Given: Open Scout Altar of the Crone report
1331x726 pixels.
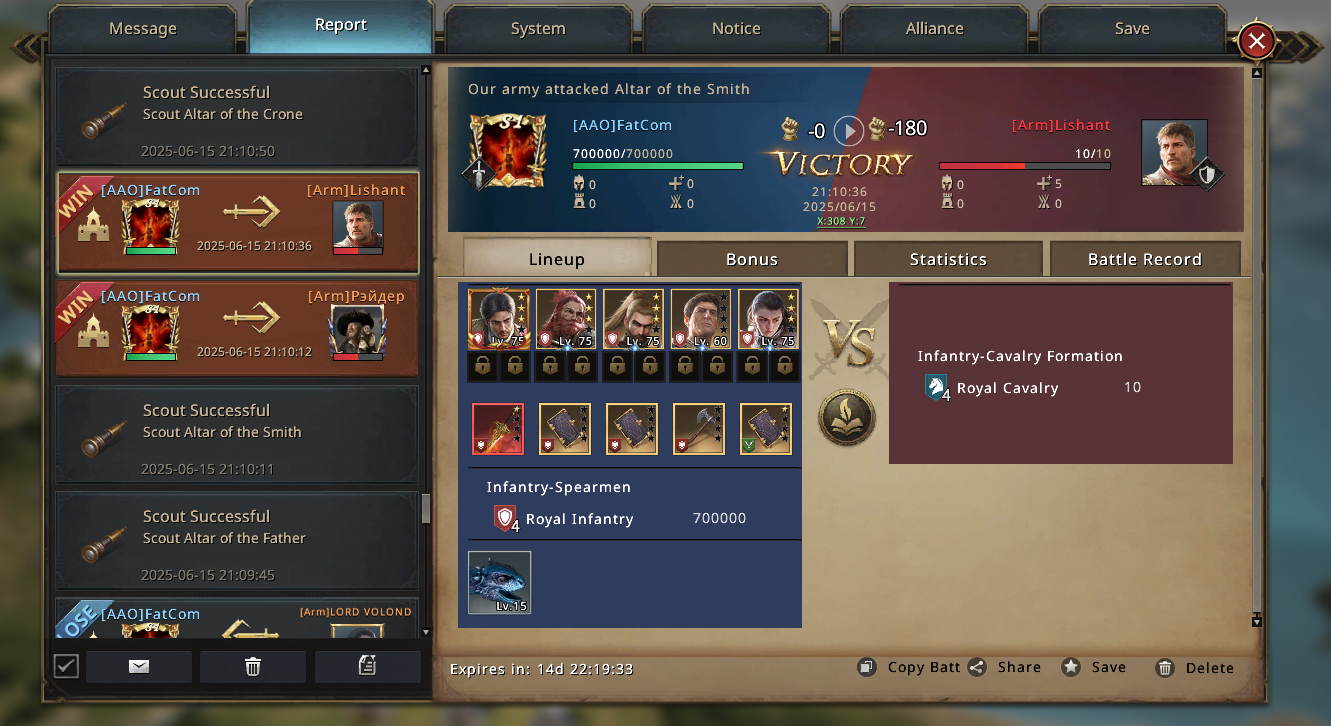Looking at the screenshot, I should pos(237,117).
